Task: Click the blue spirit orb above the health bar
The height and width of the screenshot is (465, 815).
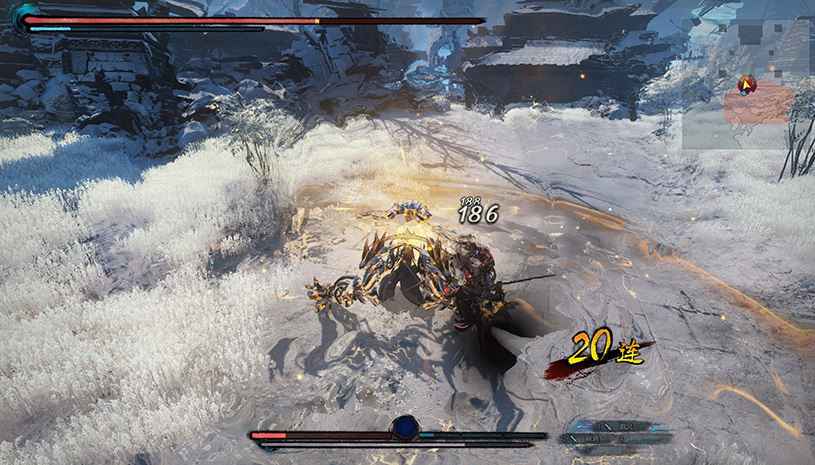Action: click(x=405, y=428)
